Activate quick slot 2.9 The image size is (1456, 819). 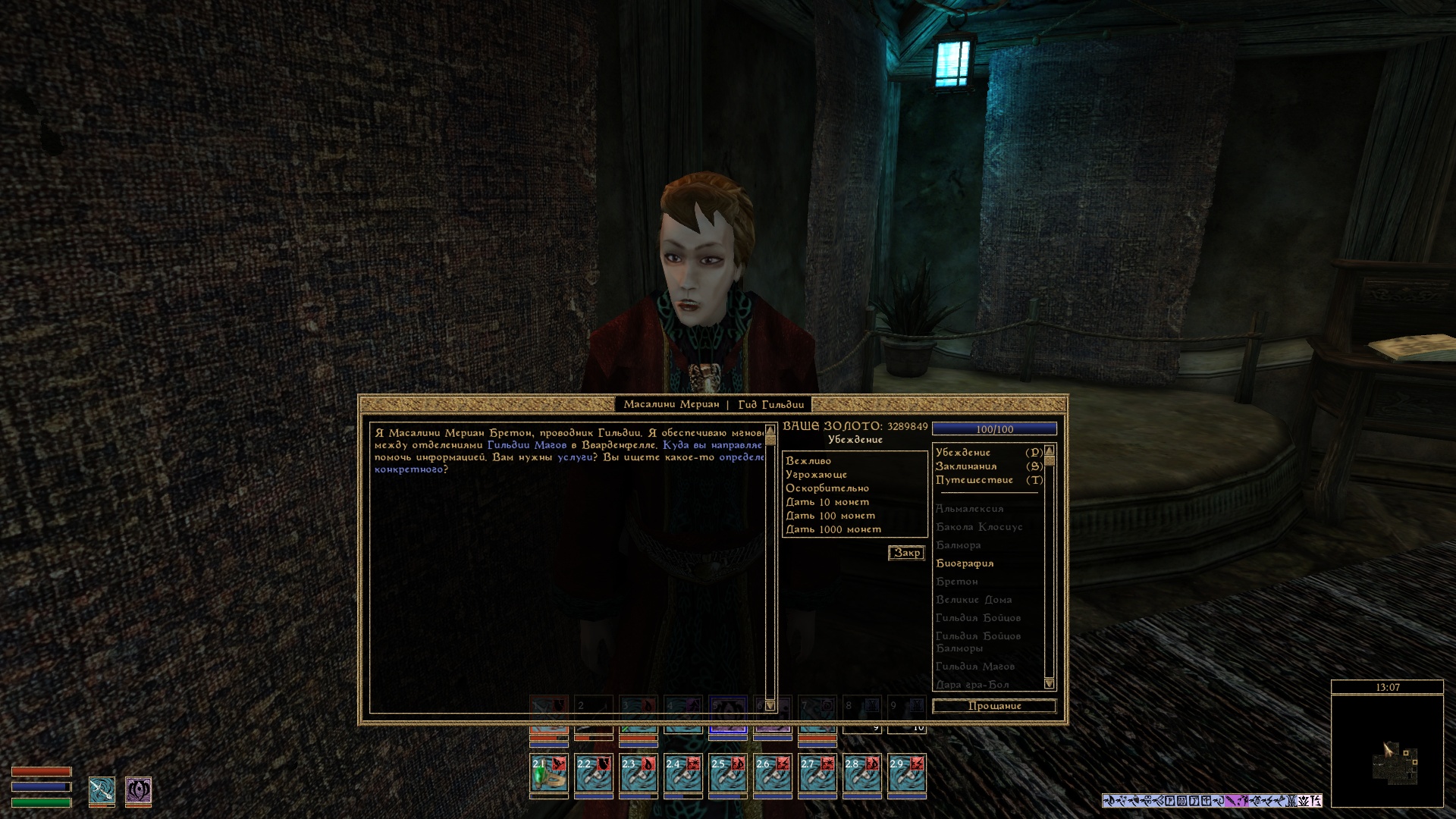tap(906, 773)
